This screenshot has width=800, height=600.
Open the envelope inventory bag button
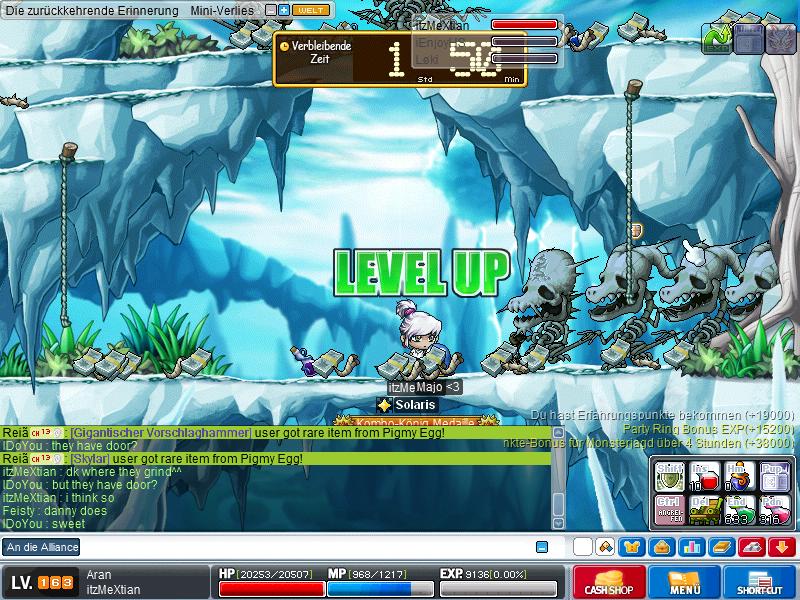tap(662, 547)
